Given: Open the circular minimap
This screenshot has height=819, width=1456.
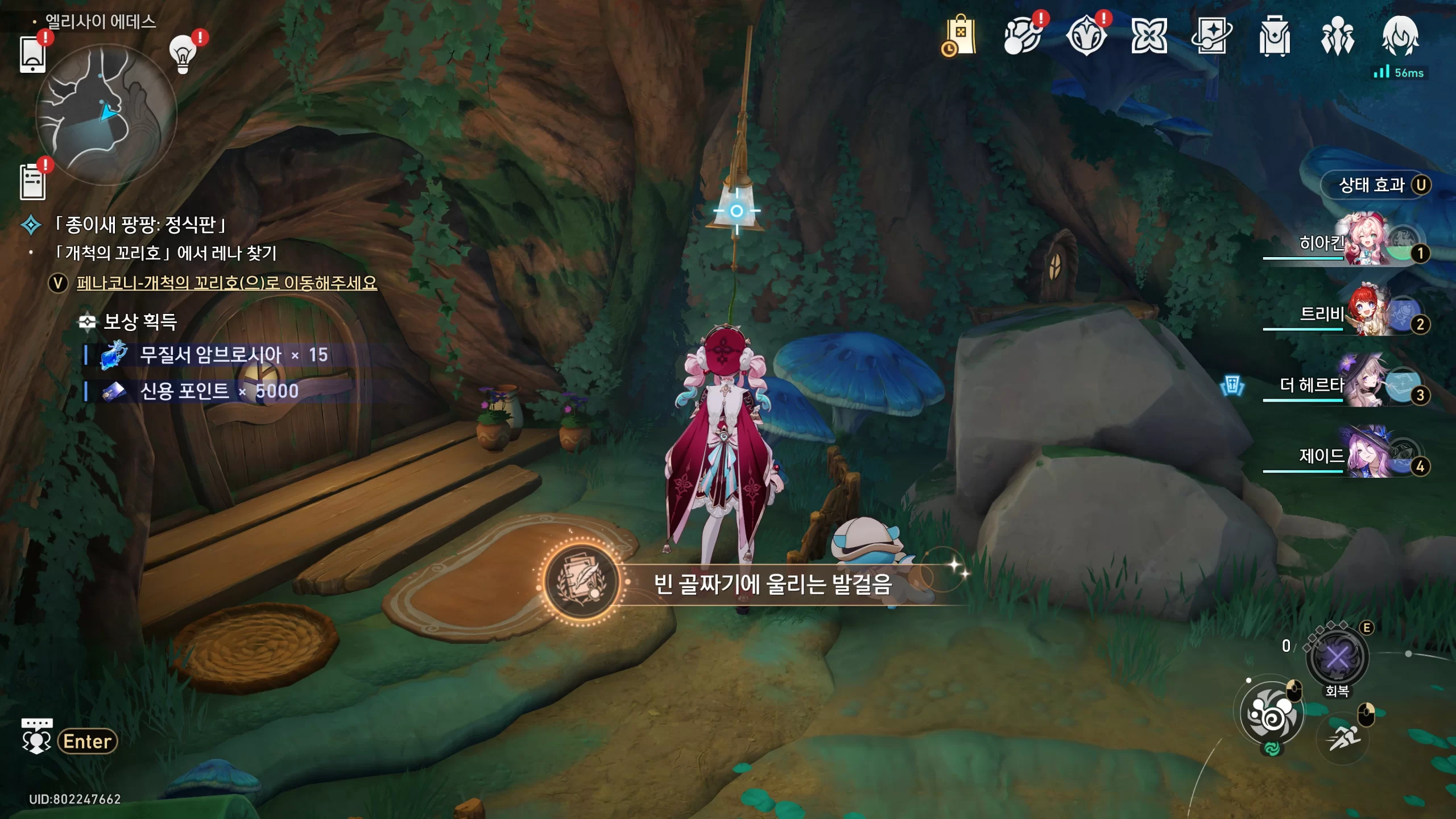Looking at the screenshot, I should [x=106, y=114].
